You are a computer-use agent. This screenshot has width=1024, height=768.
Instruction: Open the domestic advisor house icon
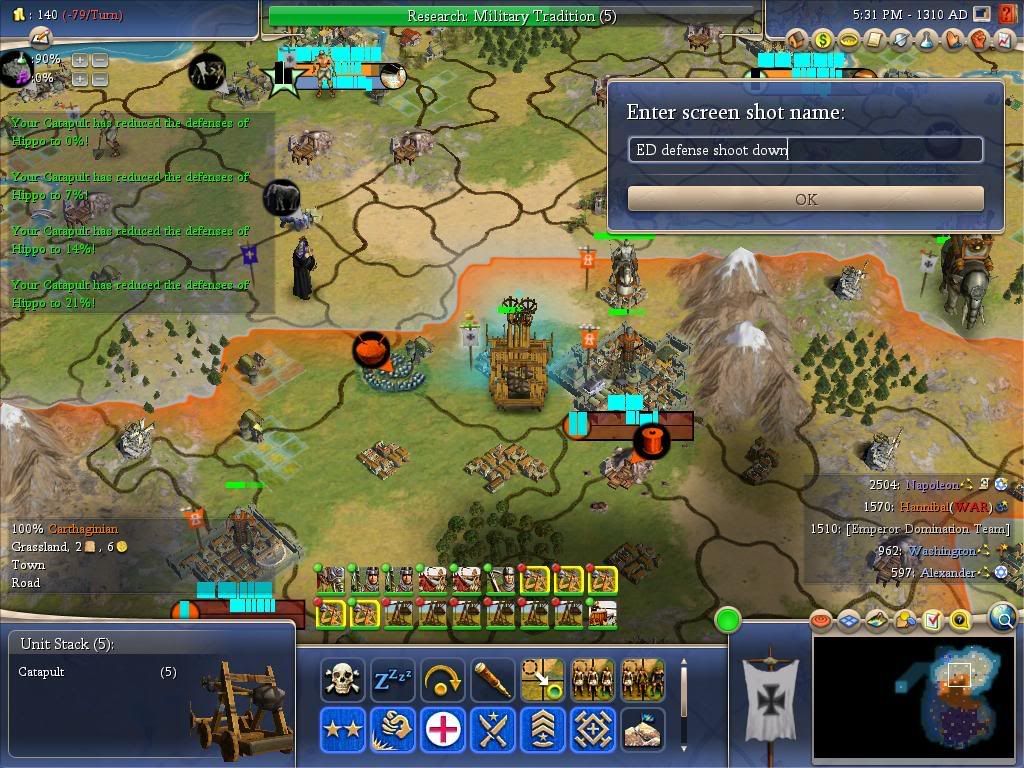click(x=797, y=40)
